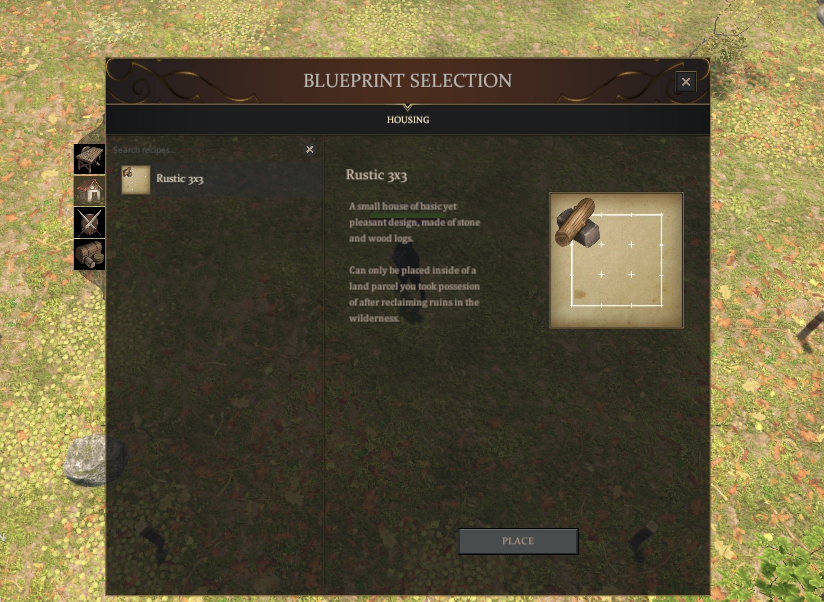Place the Rustic 3x3 blueprint
Viewport: 824px width, 602px height.
coord(518,541)
